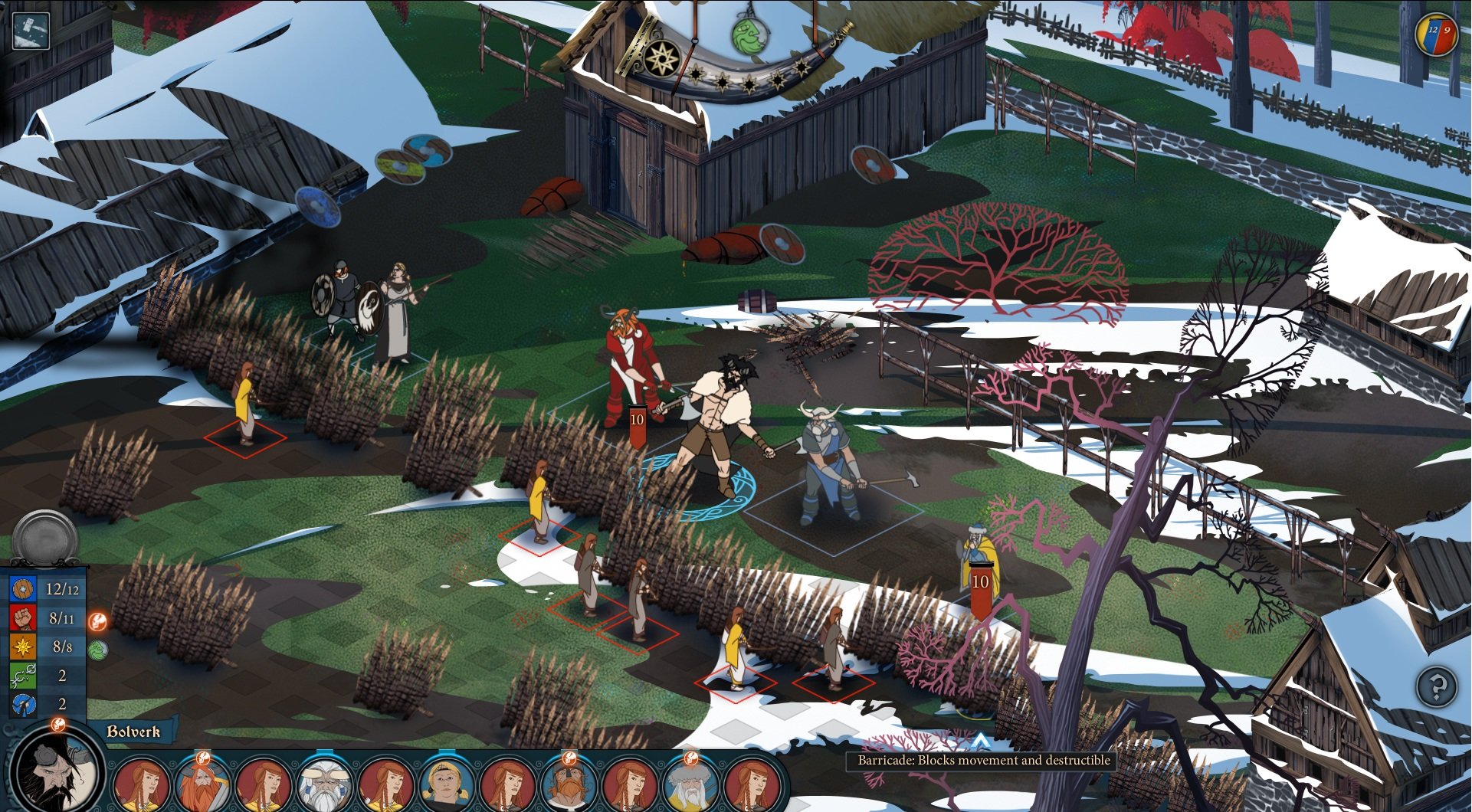The image size is (1472, 812).
Task: Click the red and blue banner unit counter
Action: coord(1435,35)
